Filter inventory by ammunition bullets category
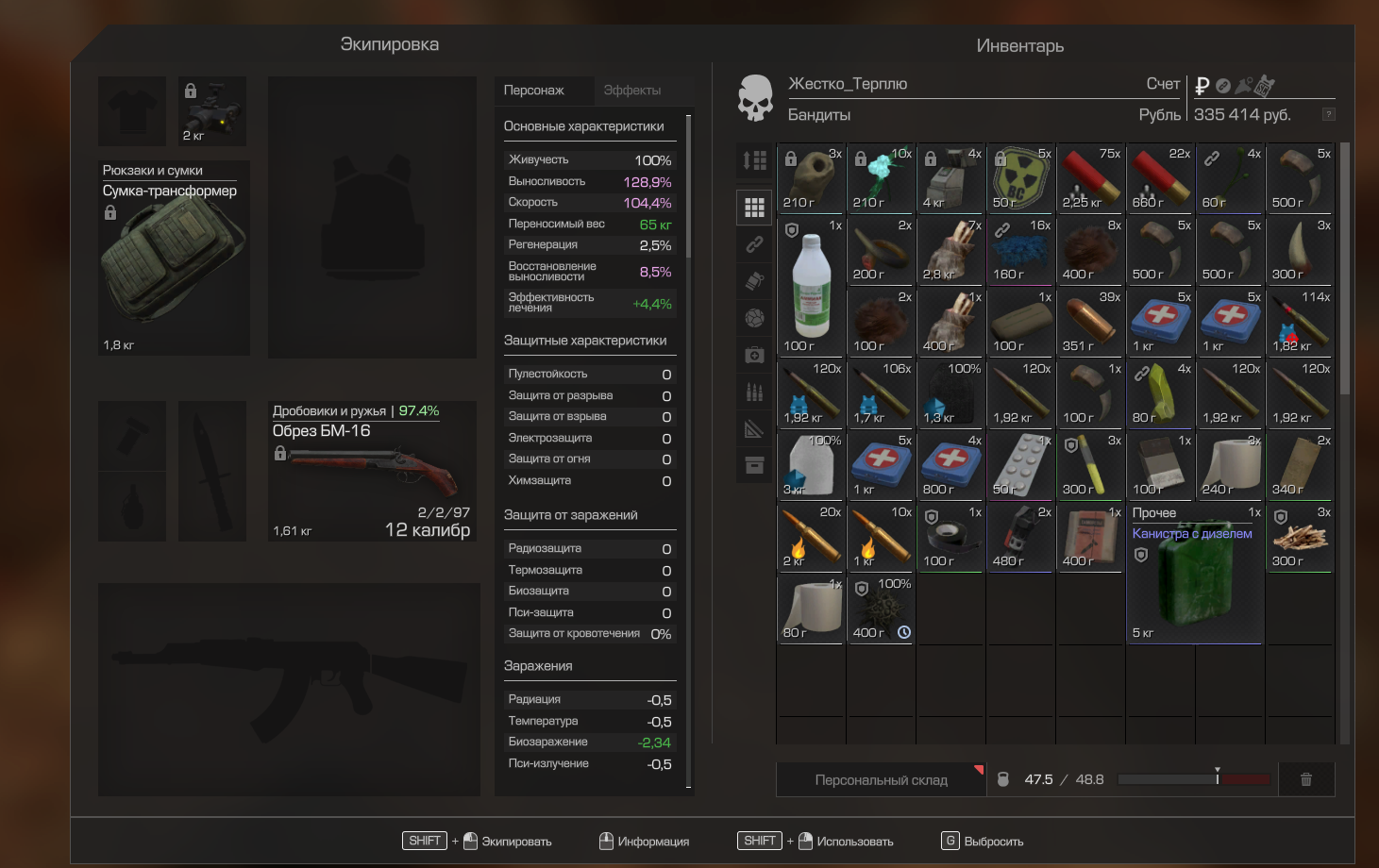This screenshot has width=1379, height=868. 754,392
